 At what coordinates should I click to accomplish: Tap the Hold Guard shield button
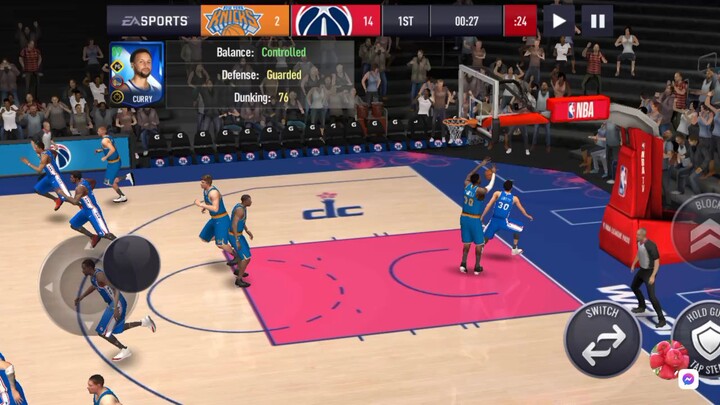tap(702, 338)
